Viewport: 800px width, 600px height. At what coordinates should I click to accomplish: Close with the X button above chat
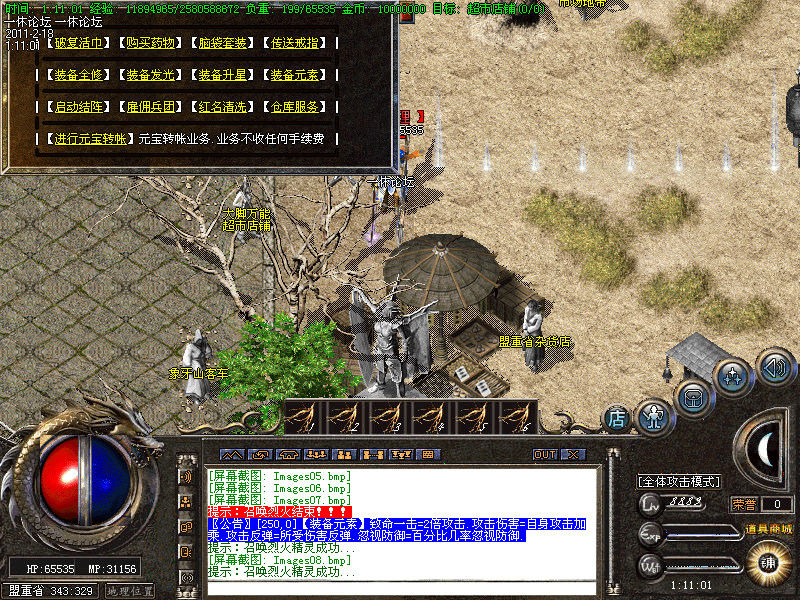[x=572, y=454]
